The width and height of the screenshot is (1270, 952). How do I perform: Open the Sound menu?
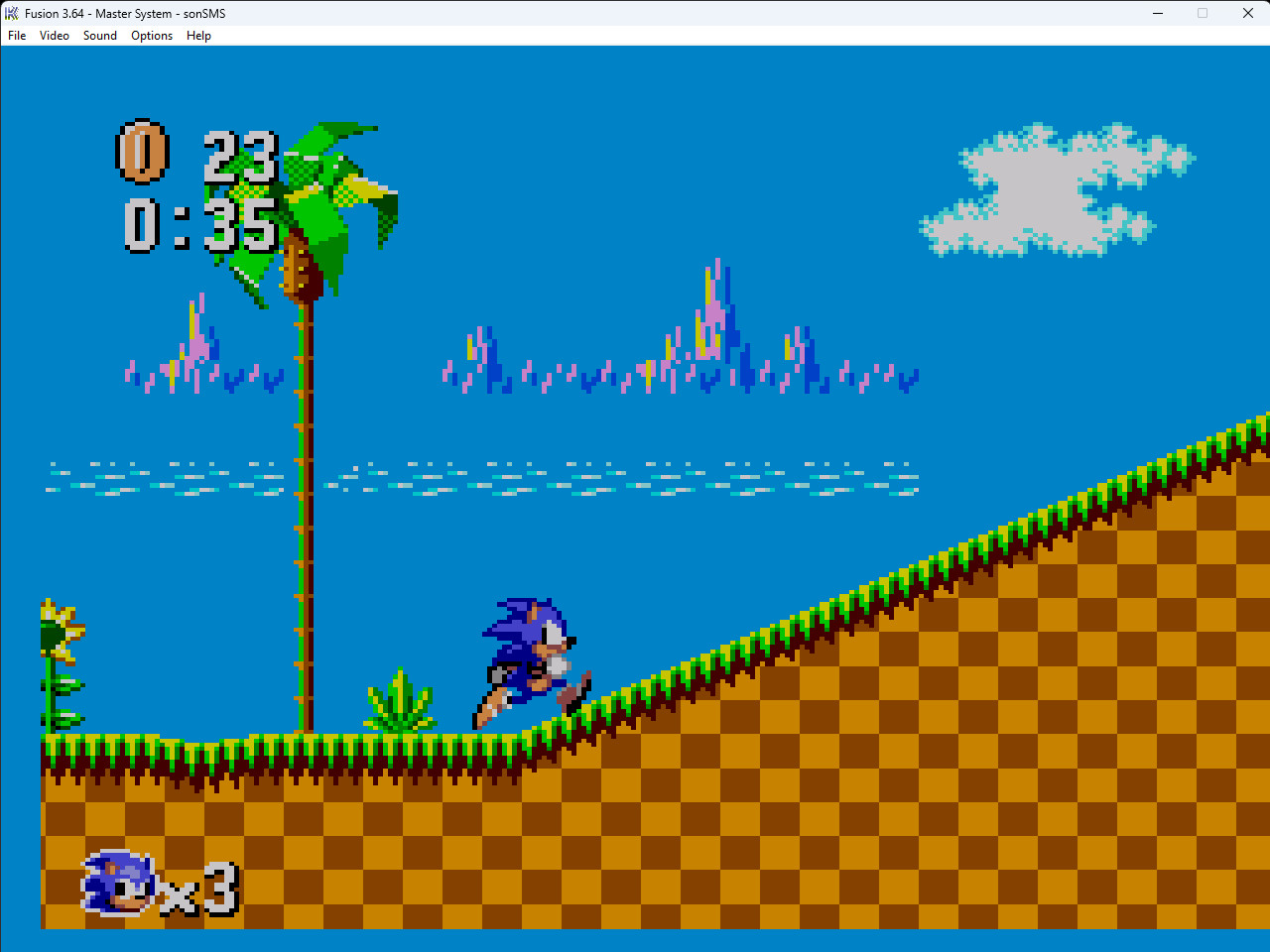(99, 36)
